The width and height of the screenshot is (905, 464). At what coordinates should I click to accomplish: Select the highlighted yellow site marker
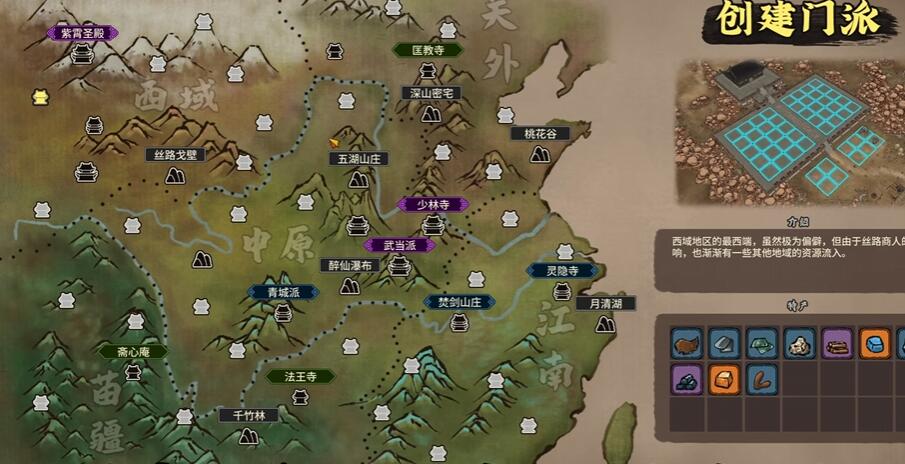click(40, 97)
